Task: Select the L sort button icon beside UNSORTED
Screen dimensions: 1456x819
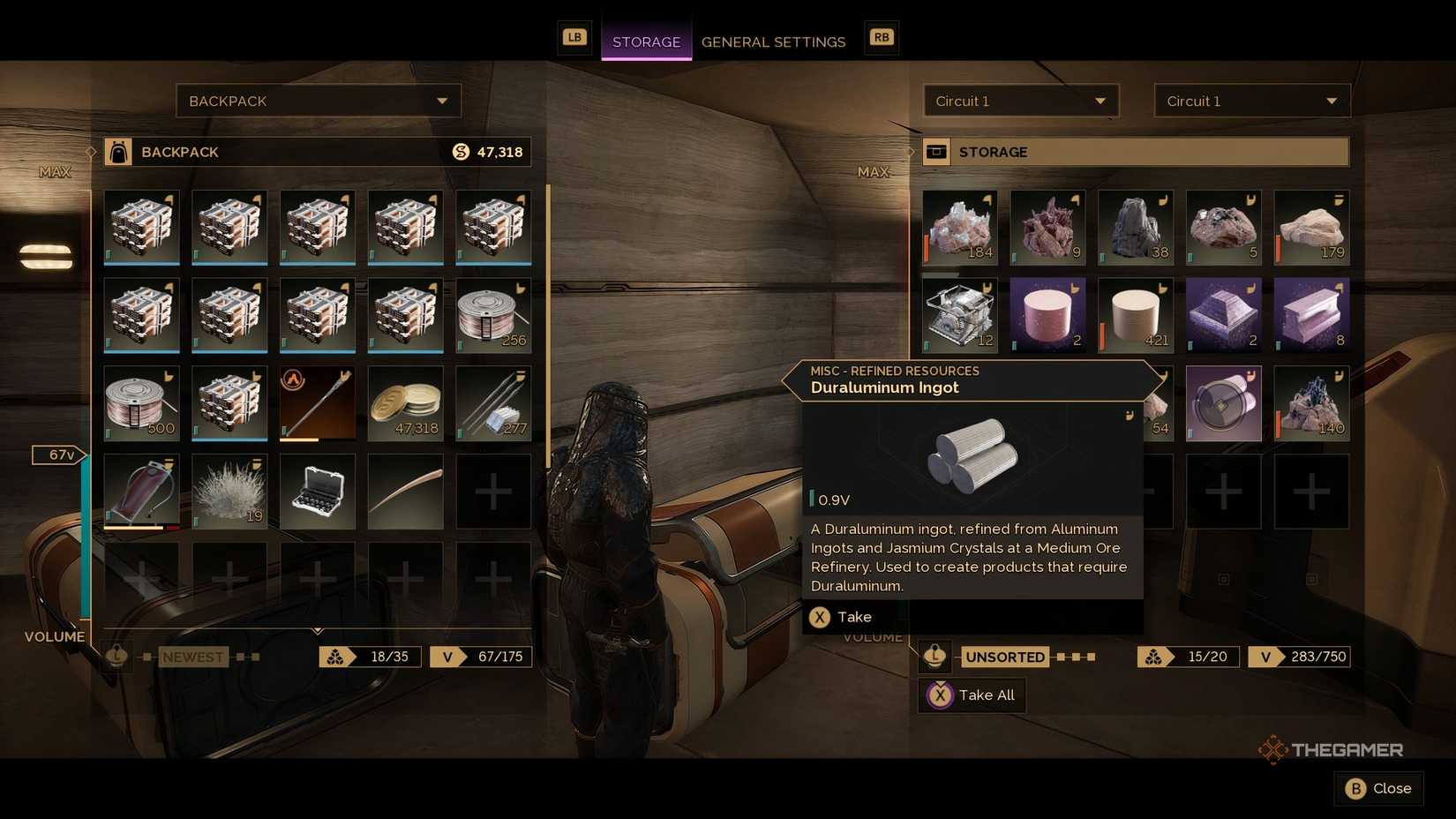Action: coord(934,657)
